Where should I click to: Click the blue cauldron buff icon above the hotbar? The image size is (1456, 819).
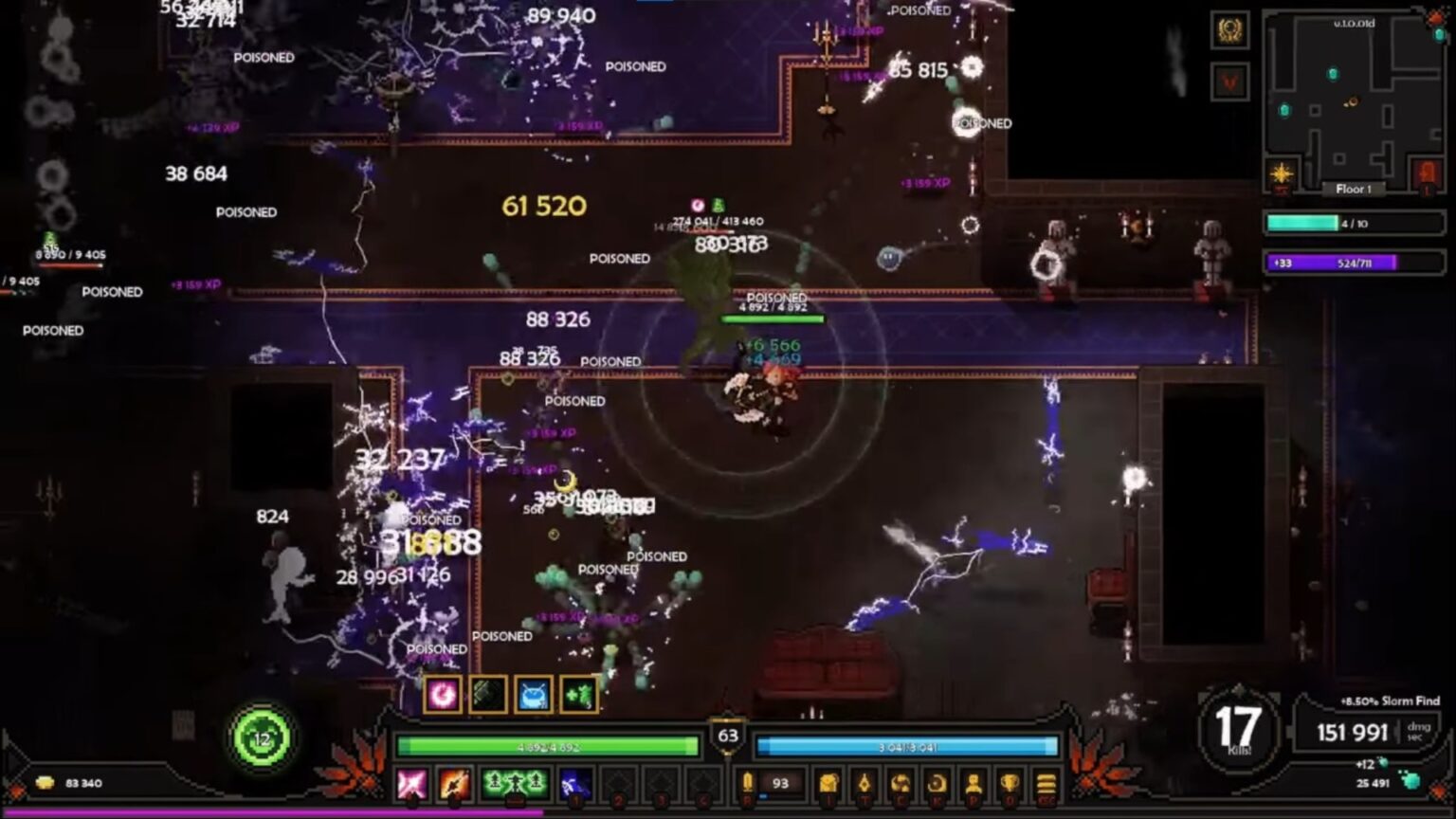(533, 695)
